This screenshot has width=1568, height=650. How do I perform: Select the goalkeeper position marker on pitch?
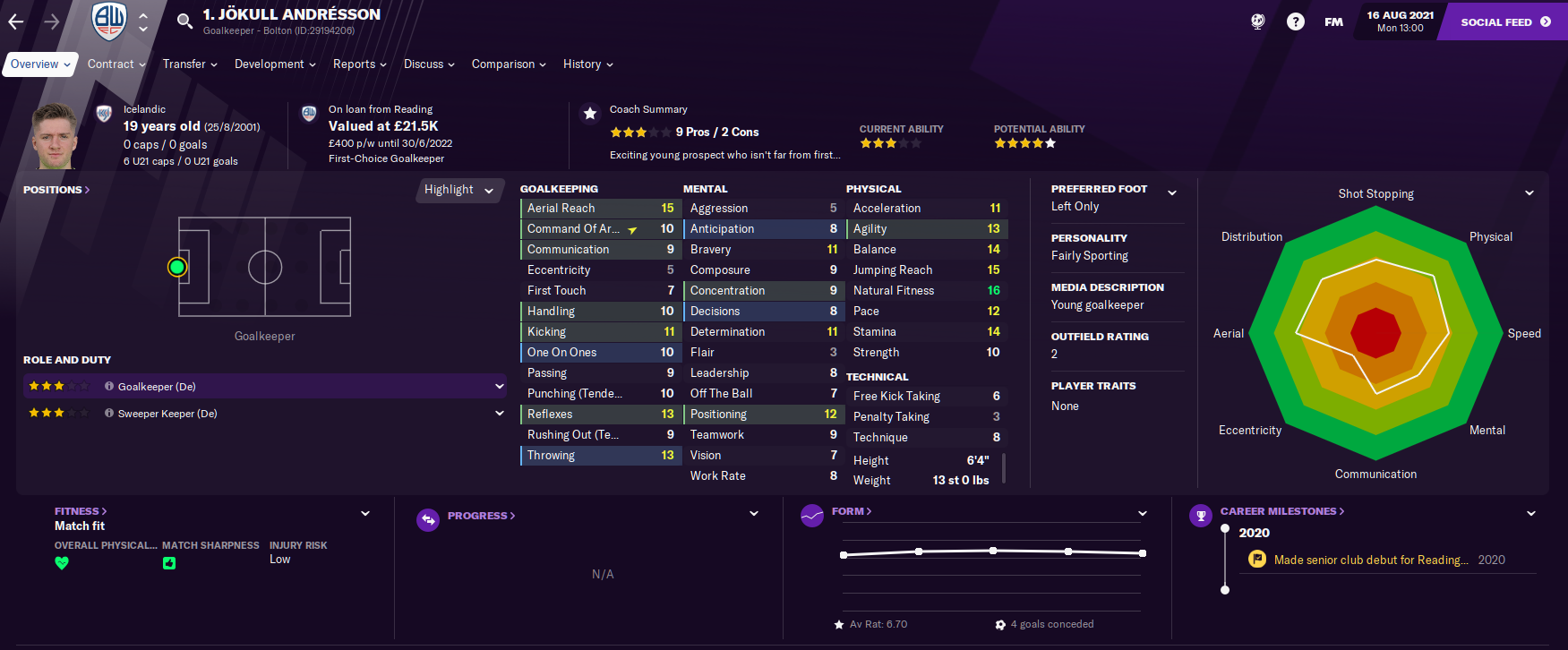pos(177,267)
